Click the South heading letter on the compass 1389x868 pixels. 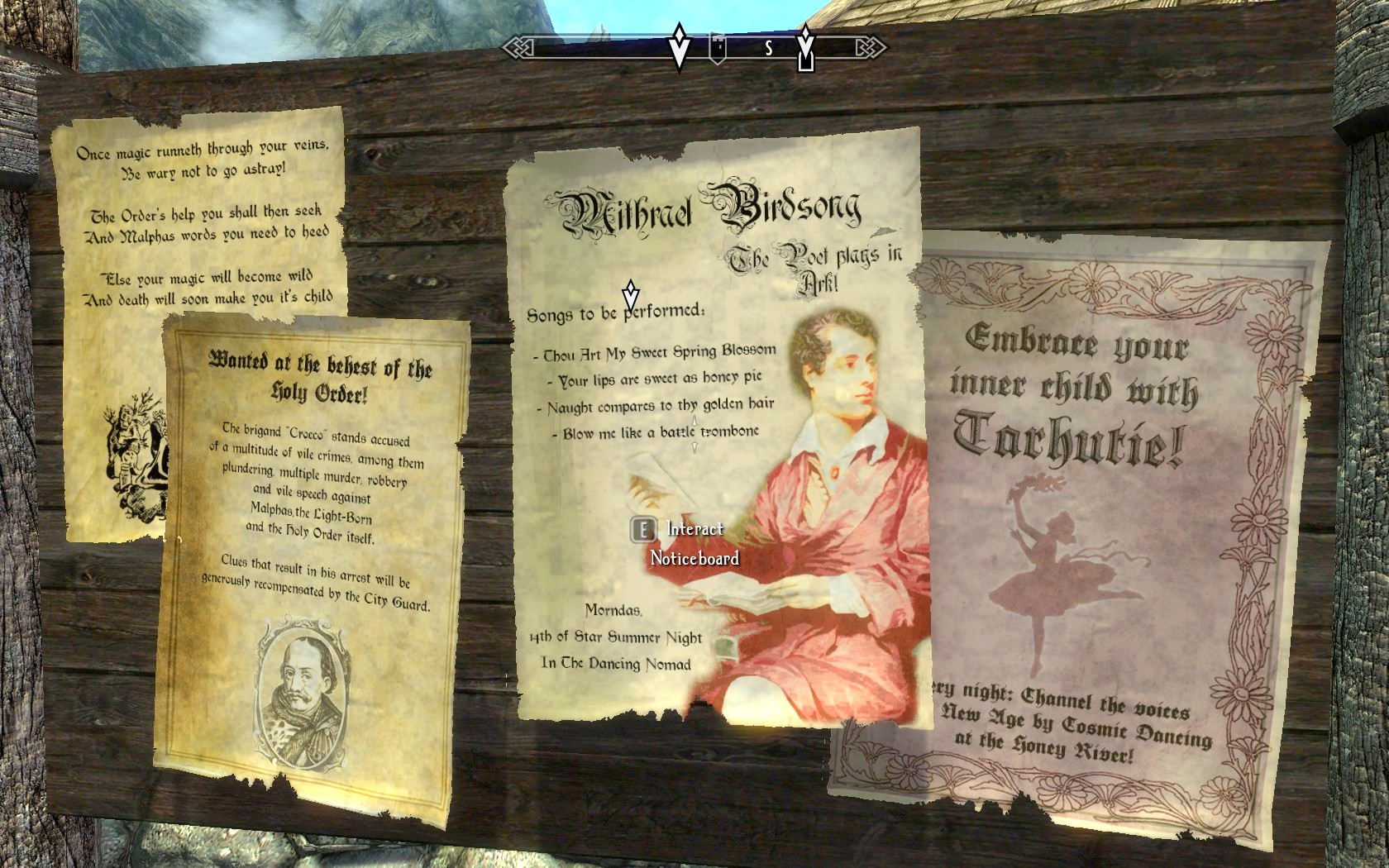coord(769,48)
